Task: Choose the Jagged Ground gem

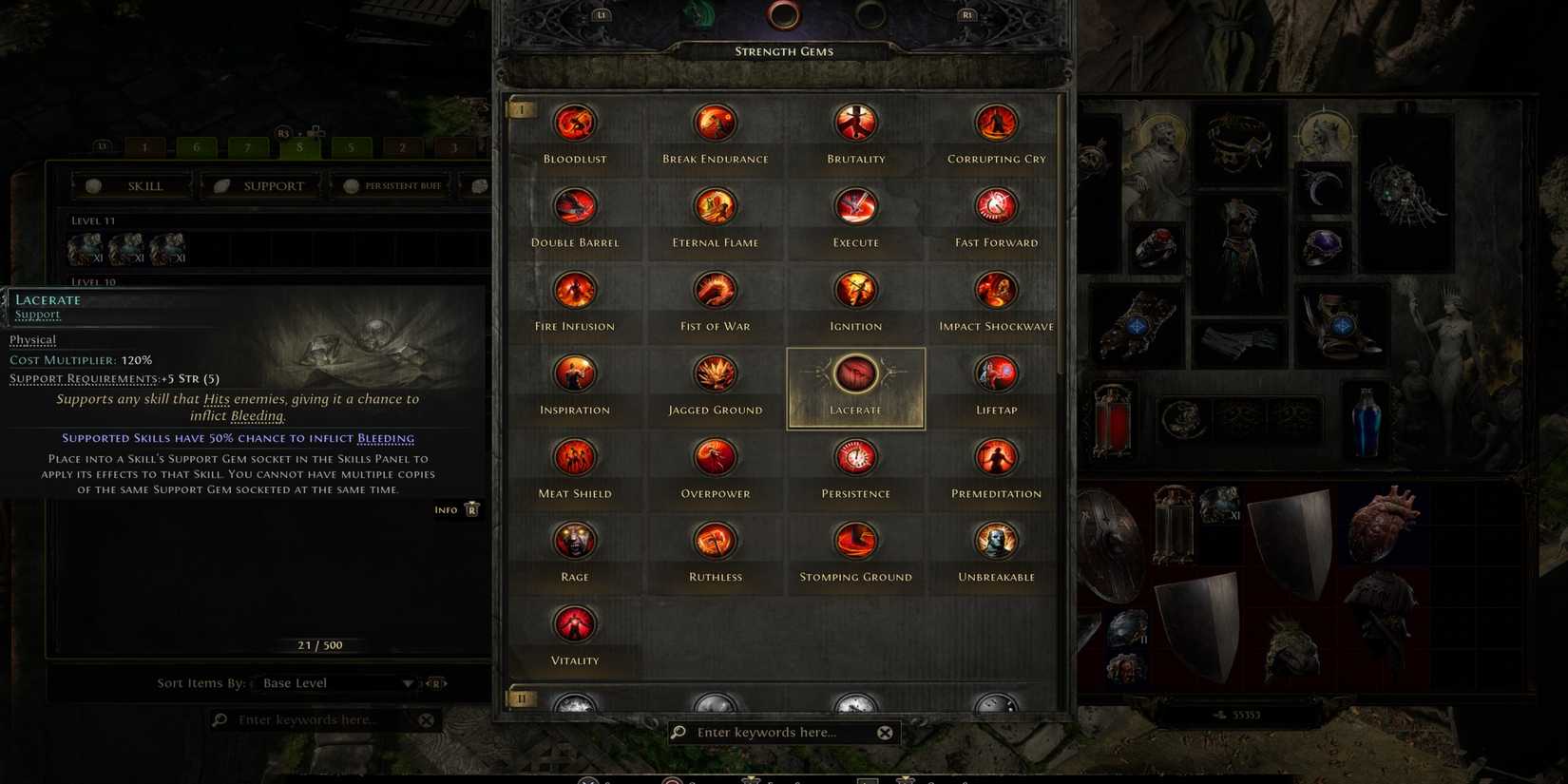Action: pos(715,373)
